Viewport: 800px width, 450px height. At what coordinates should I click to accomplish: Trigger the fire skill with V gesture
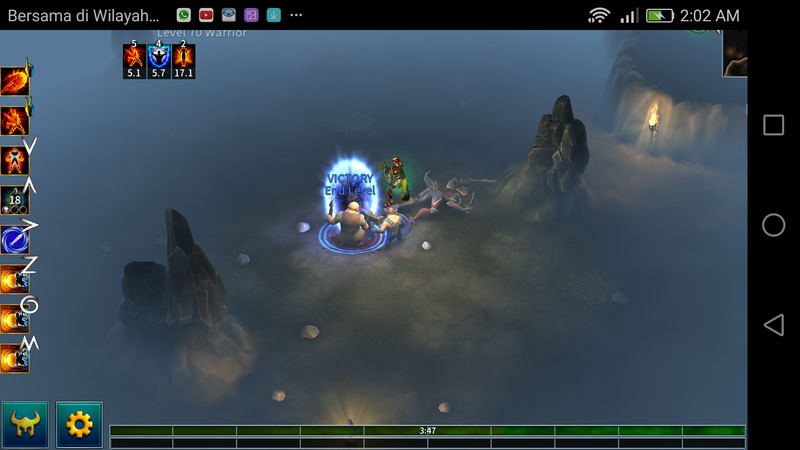pyautogui.click(x=14, y=160)
